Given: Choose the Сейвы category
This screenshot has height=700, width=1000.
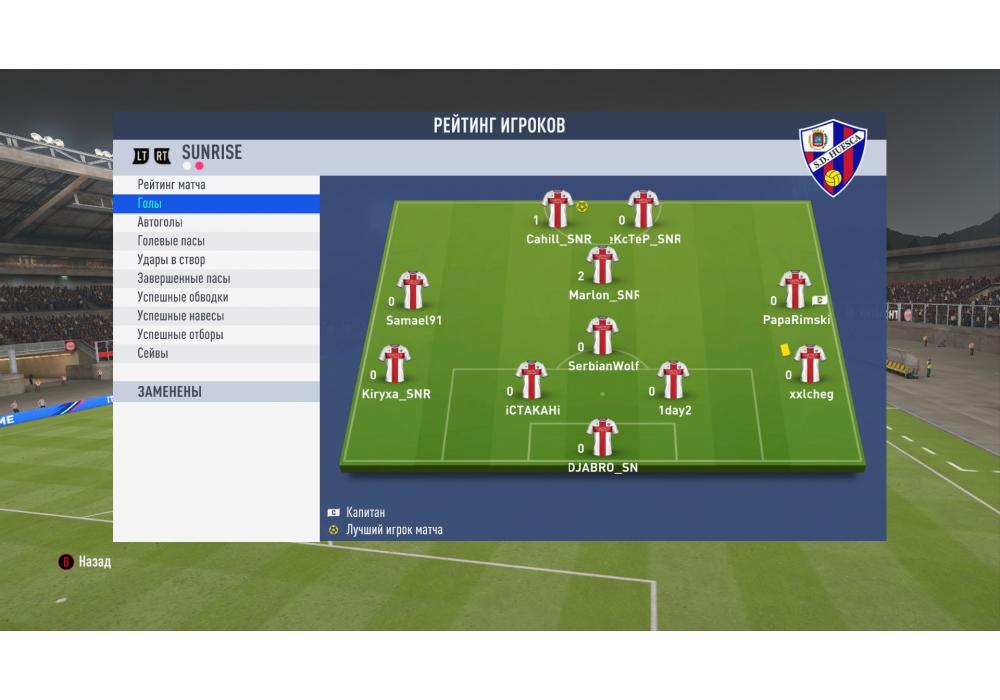Looking at the screenshot, I should [215, 353].
